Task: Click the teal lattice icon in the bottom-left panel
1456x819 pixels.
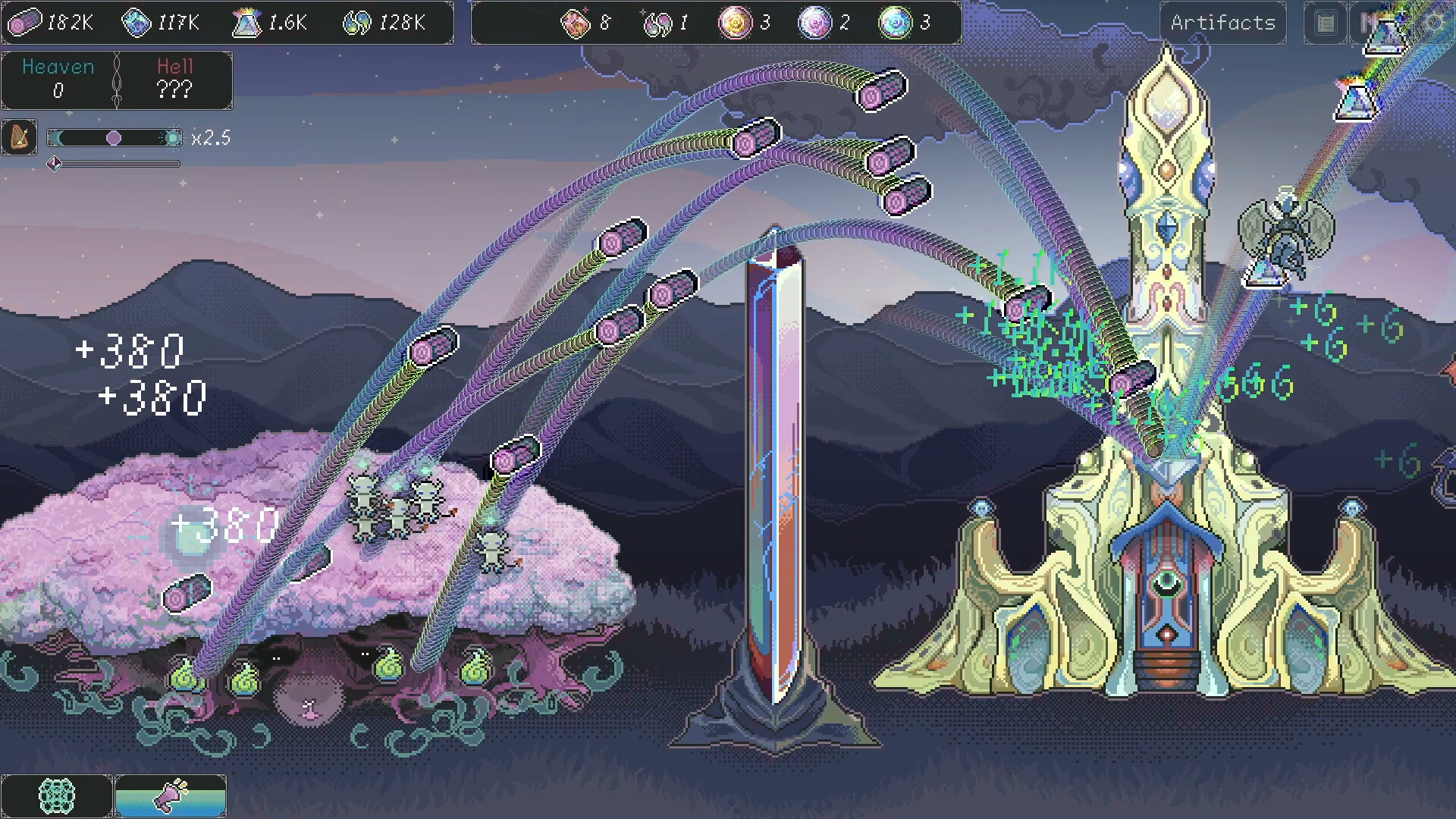Action: point(58,795)
